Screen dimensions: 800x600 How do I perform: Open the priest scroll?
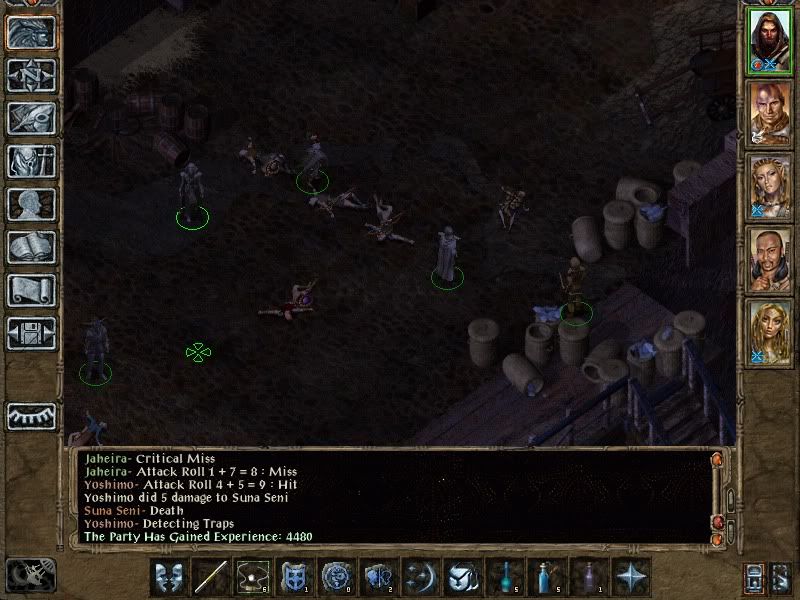(31, 290)
